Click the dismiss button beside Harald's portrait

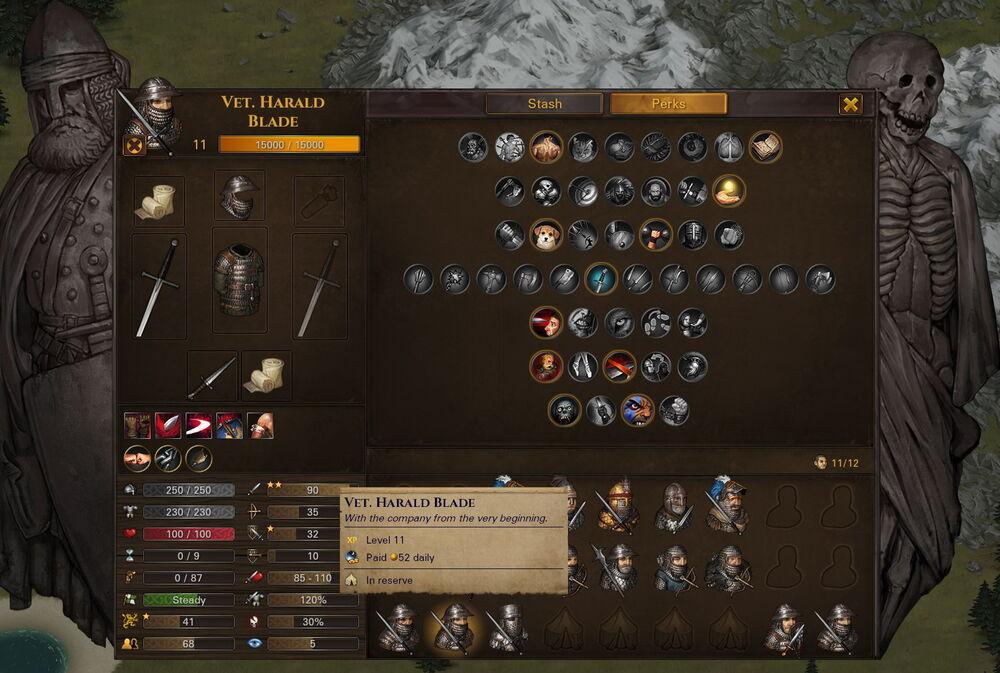click(x=132, y=145)
